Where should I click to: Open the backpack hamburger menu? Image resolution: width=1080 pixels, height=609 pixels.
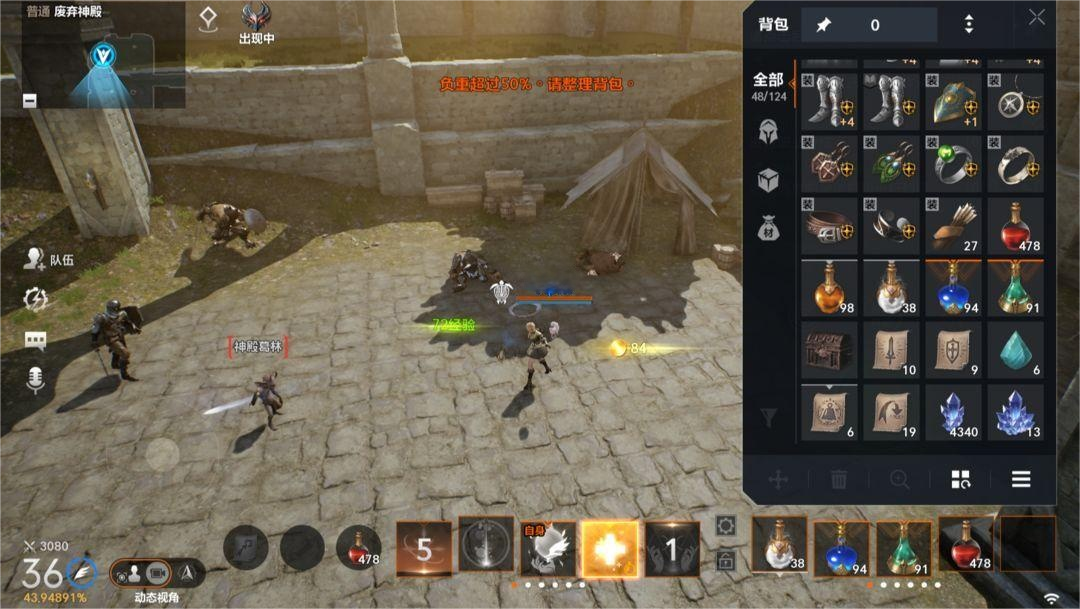pos(1021,479)
